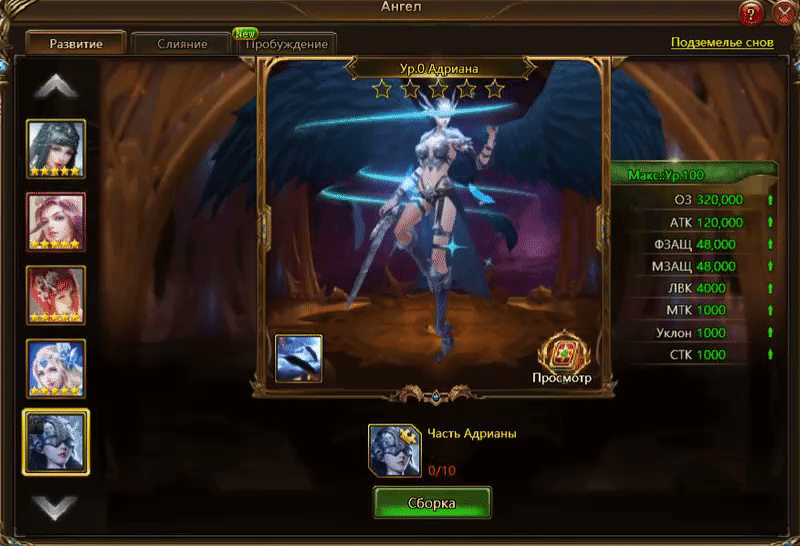
Task: Select the pink-haired angel portrait
Action: [x=56, y=222]
